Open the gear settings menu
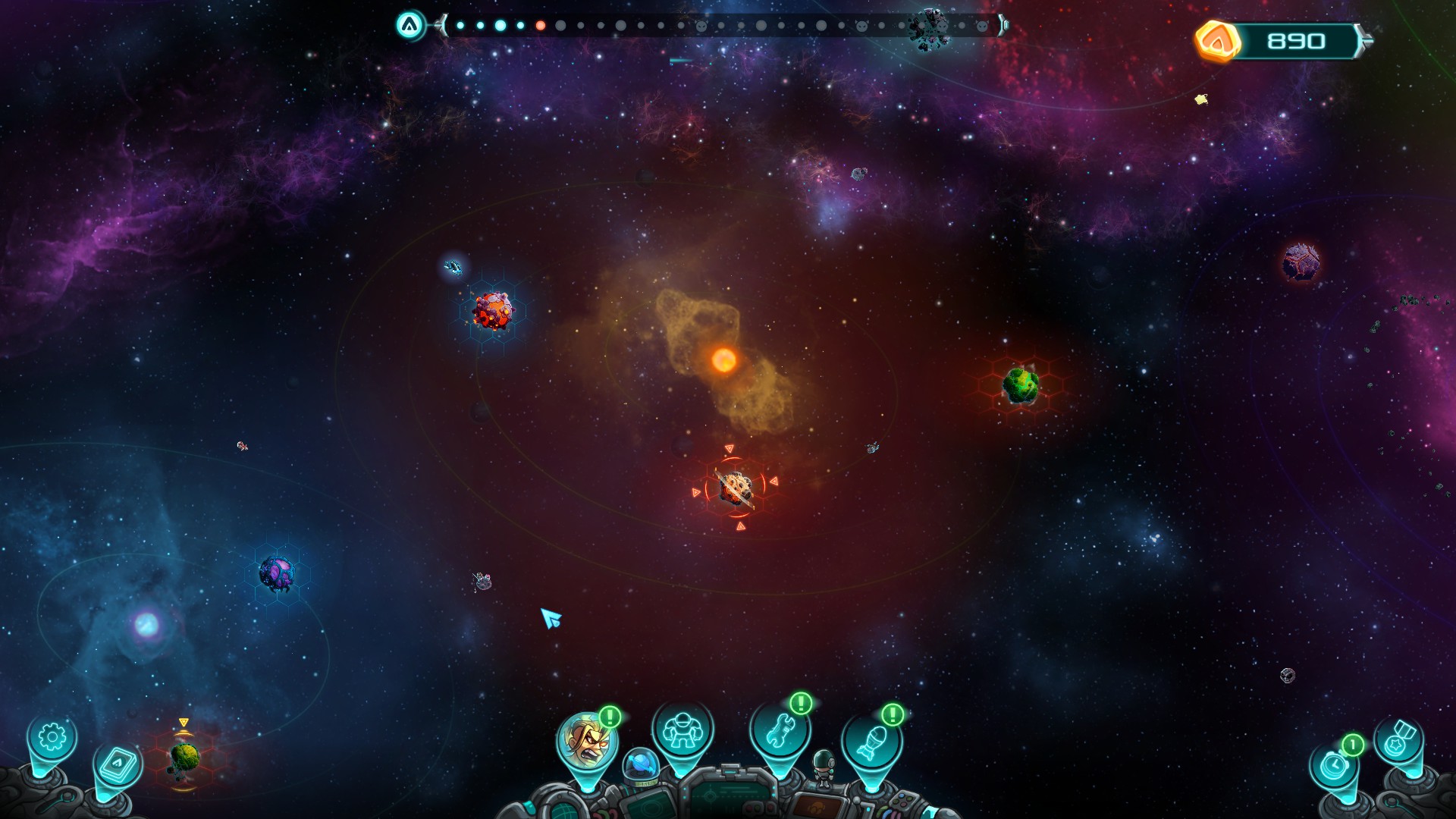1456x819 pixels. (x=52, y=737)
